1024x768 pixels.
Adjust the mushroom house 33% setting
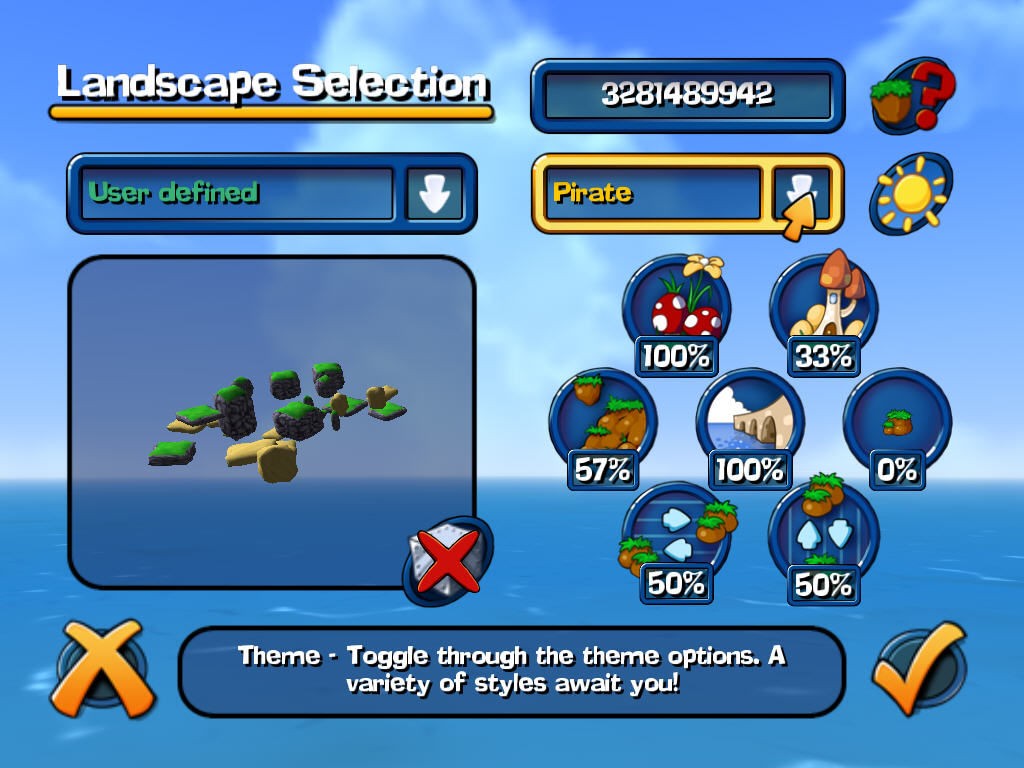pyautogui.click(x=823, y=312)
